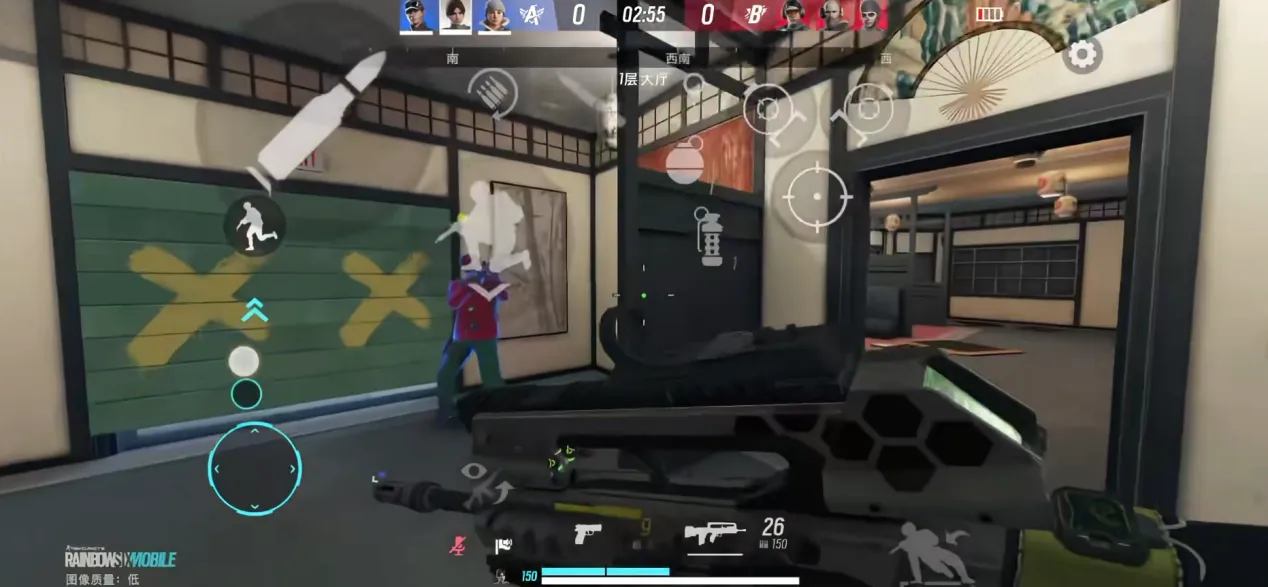This screenshot has width=1268, height=587.
Task: Aim down sights with the crosshair button
Action: click(x=818, y=195)
